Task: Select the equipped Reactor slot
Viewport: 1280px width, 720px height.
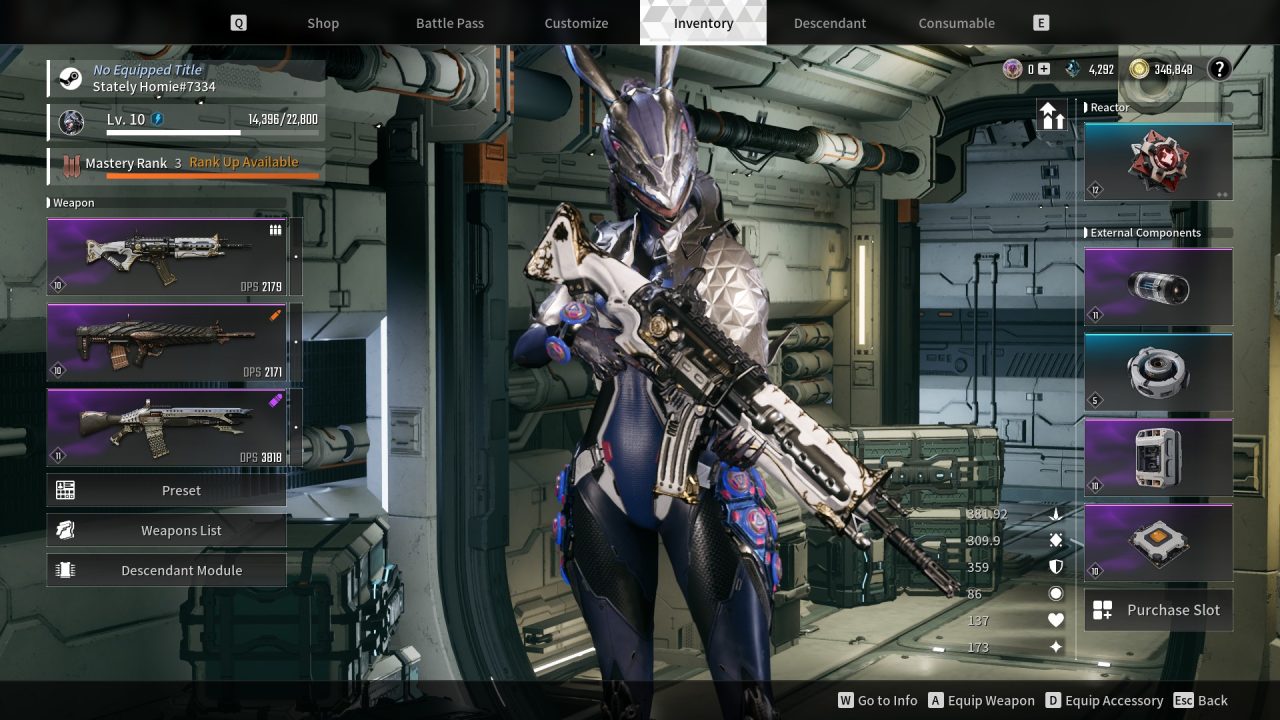Action: pyautogui.click(x=1158, y=162)
